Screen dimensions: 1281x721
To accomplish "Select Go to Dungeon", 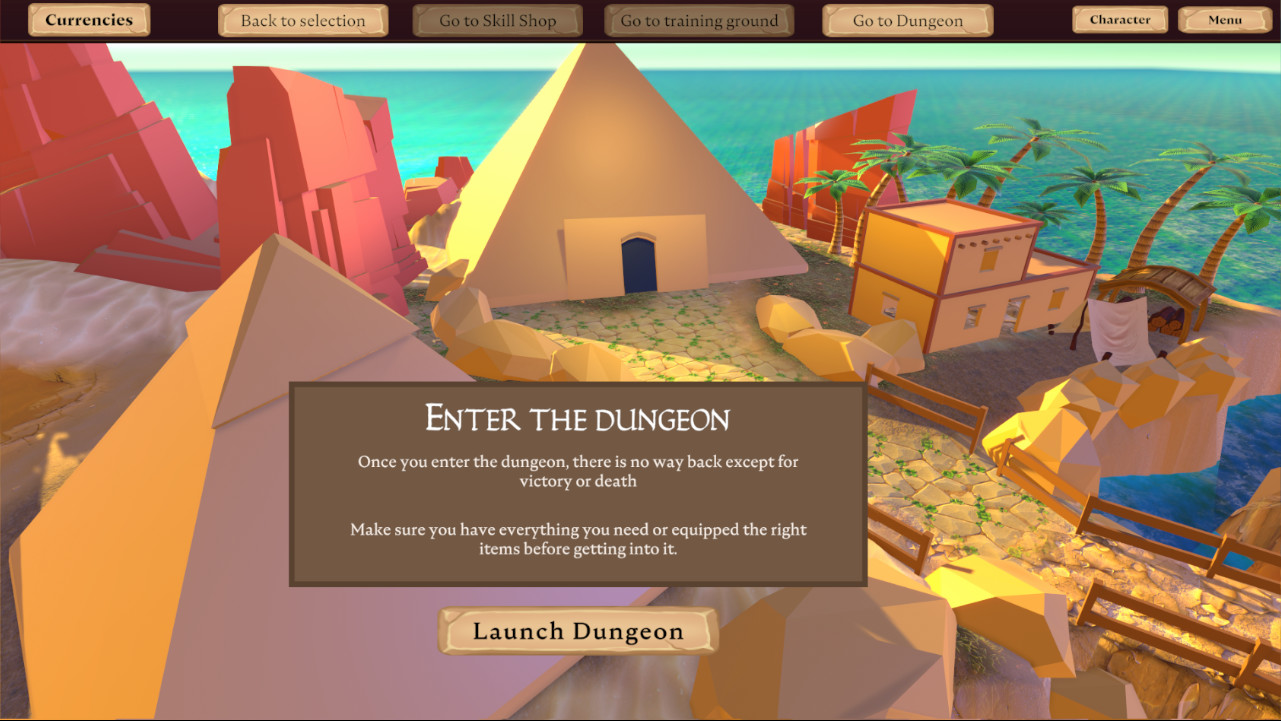I will pyautogui.click(x=906, y=19).
